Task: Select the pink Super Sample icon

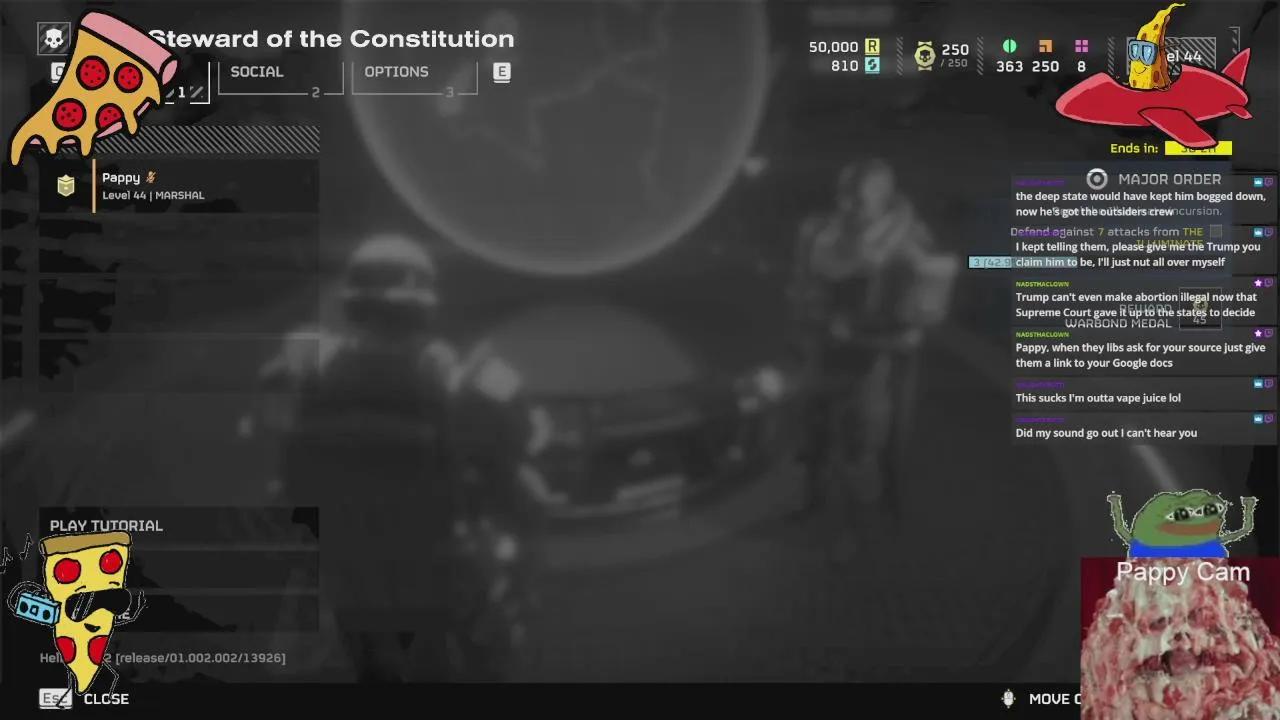Action: tap(1081, 45)
